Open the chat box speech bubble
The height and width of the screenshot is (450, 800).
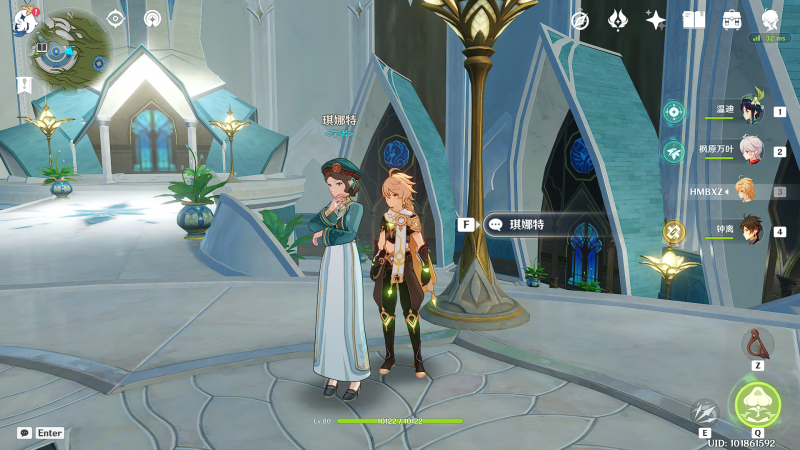(24, 433)
